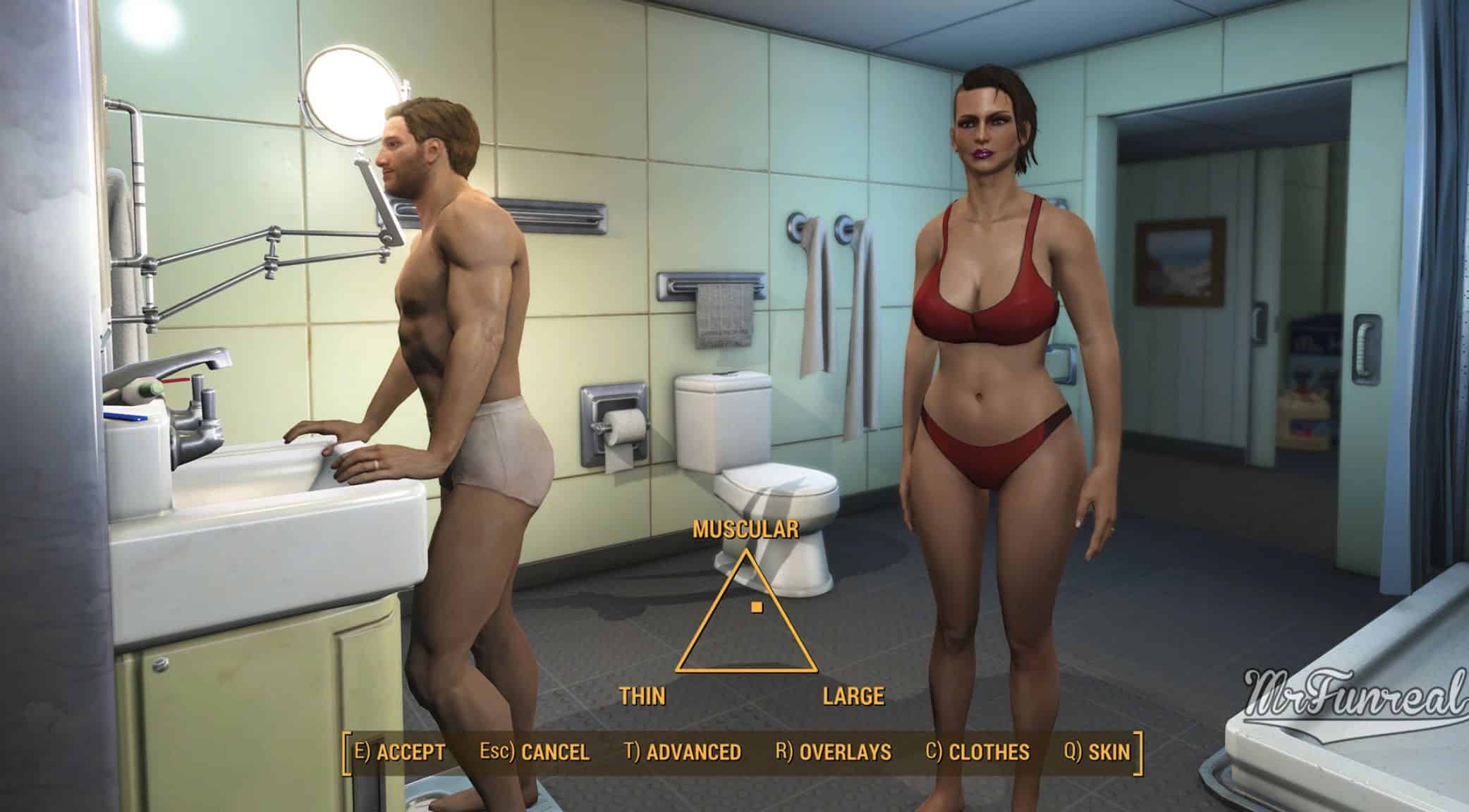Image resolution: width=1469 pixels, height=812 pixels.
Task: Cancel the body customization
Action: click(x=534, y=752)
